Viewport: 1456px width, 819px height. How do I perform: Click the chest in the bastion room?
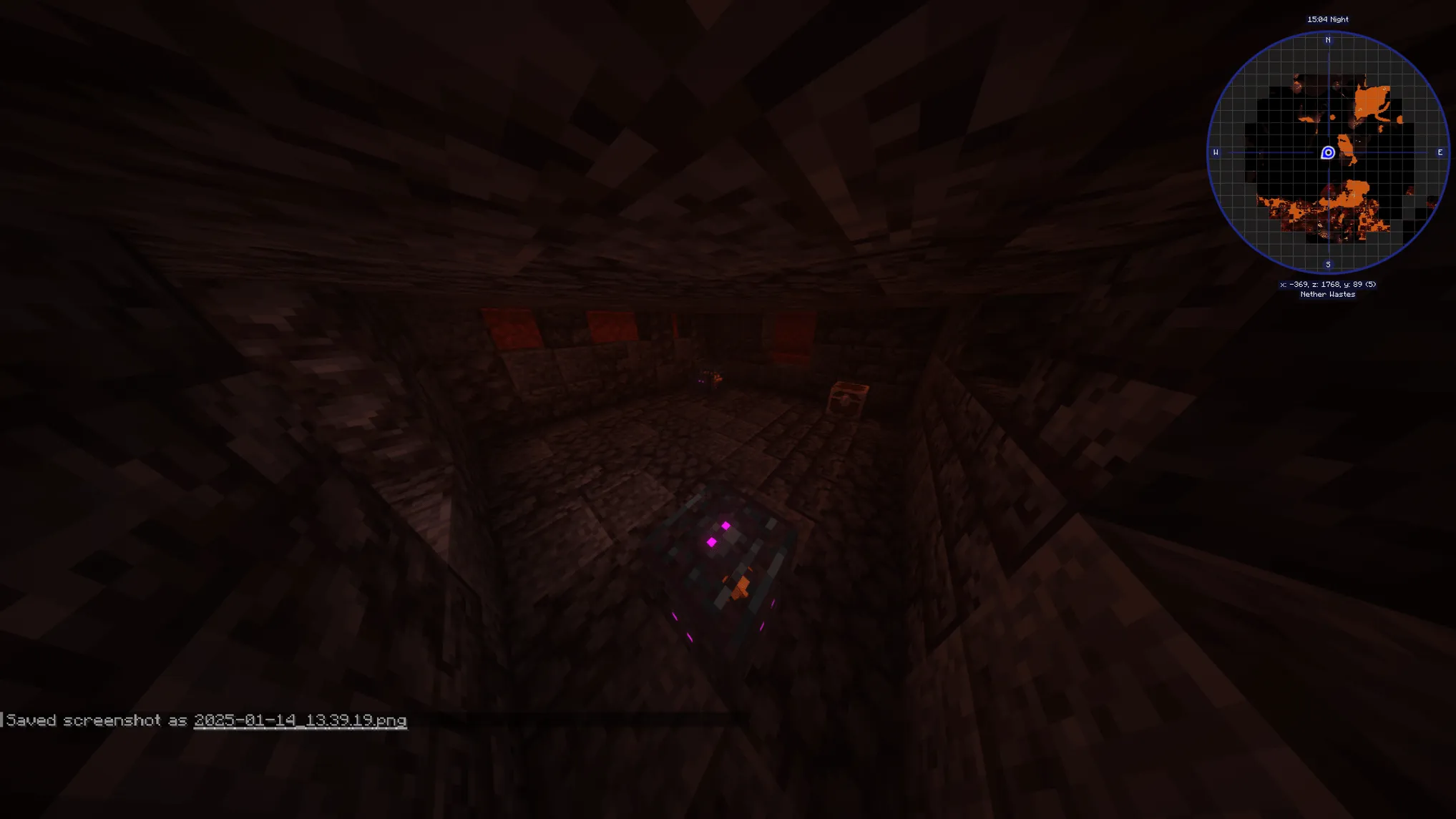[848, 398]
